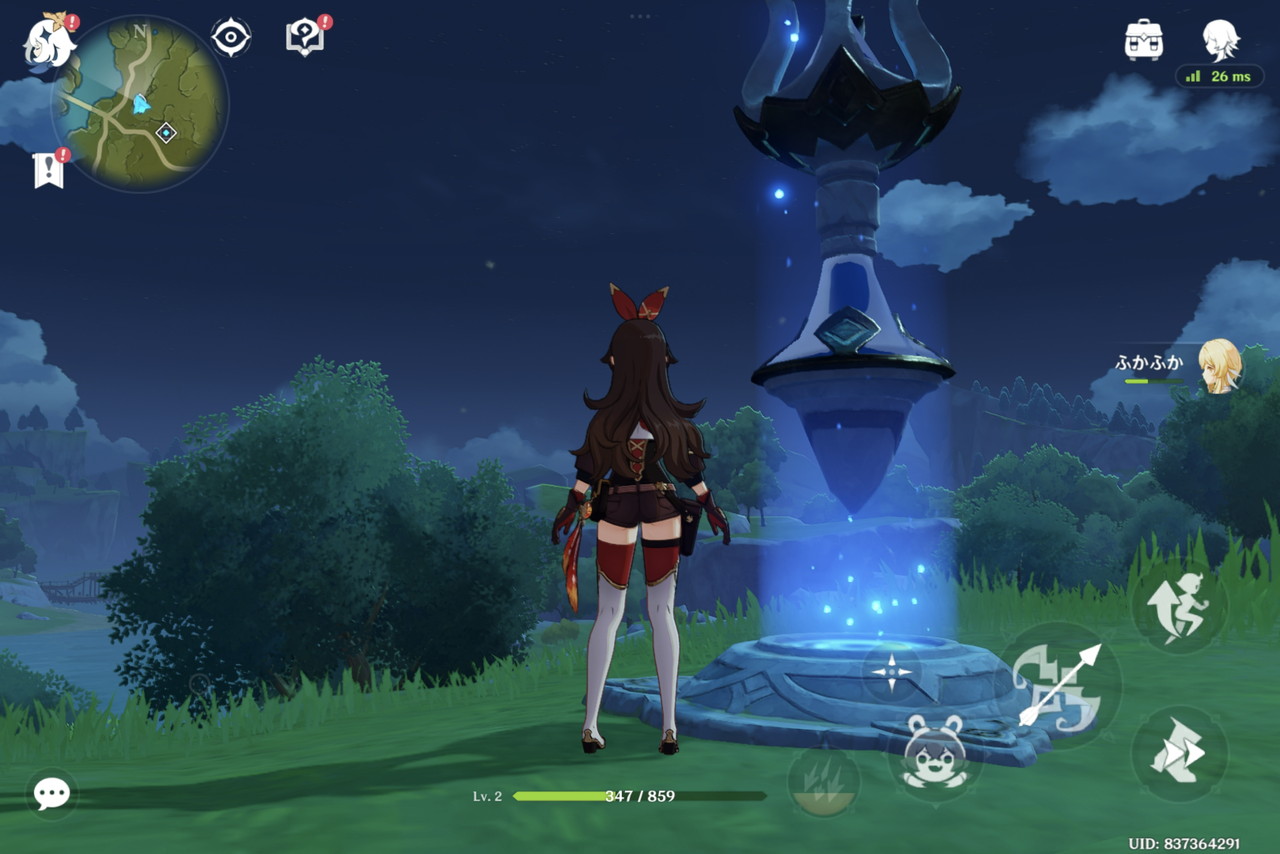Viewport: 1280px width, 854px height.
Task: Tap the aim mode crosshair button
Action: [891, 672]
